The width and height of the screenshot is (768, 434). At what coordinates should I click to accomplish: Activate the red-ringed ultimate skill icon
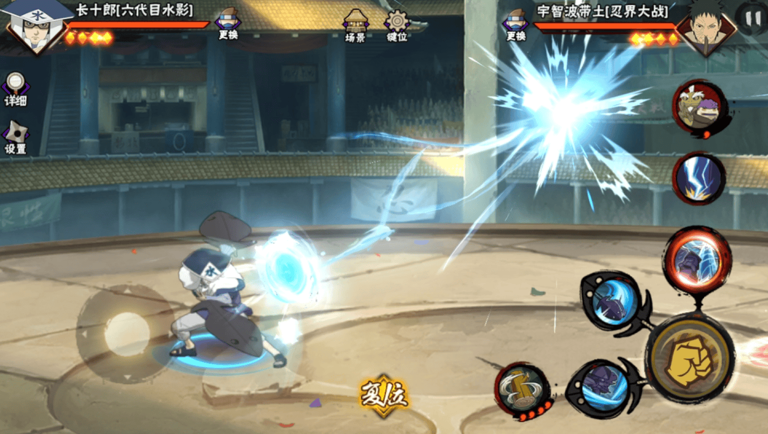(x=697, y=257)
